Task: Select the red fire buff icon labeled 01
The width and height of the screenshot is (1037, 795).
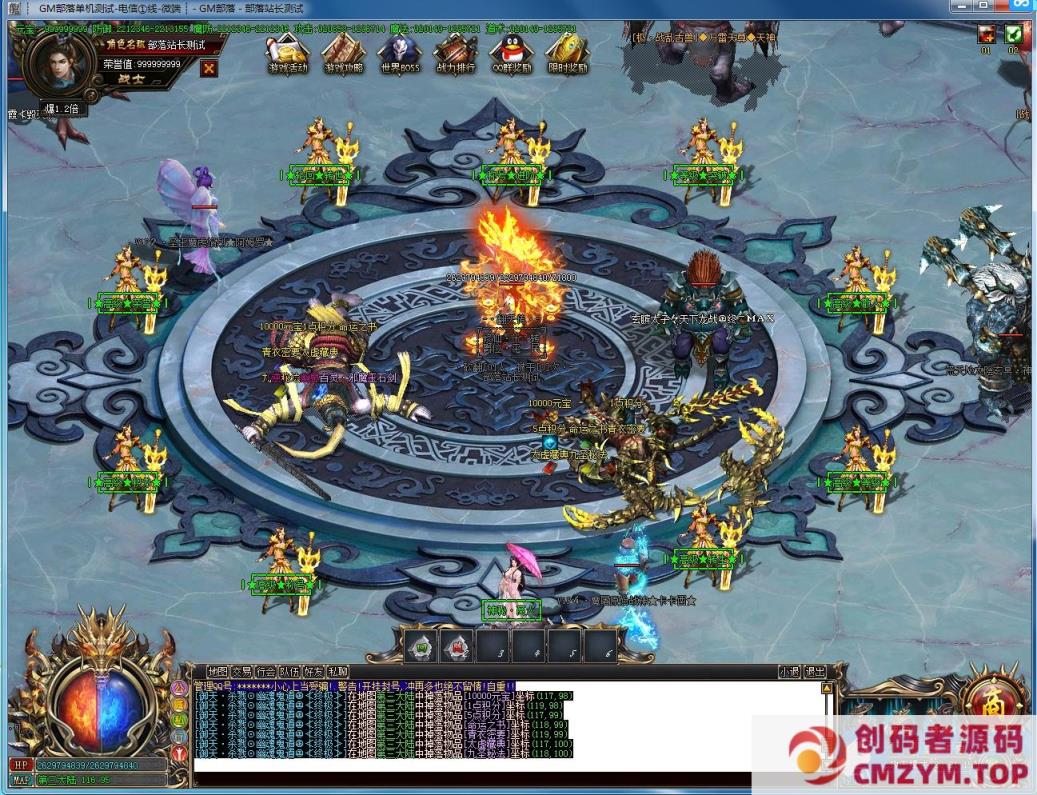Action: [986, 35]
